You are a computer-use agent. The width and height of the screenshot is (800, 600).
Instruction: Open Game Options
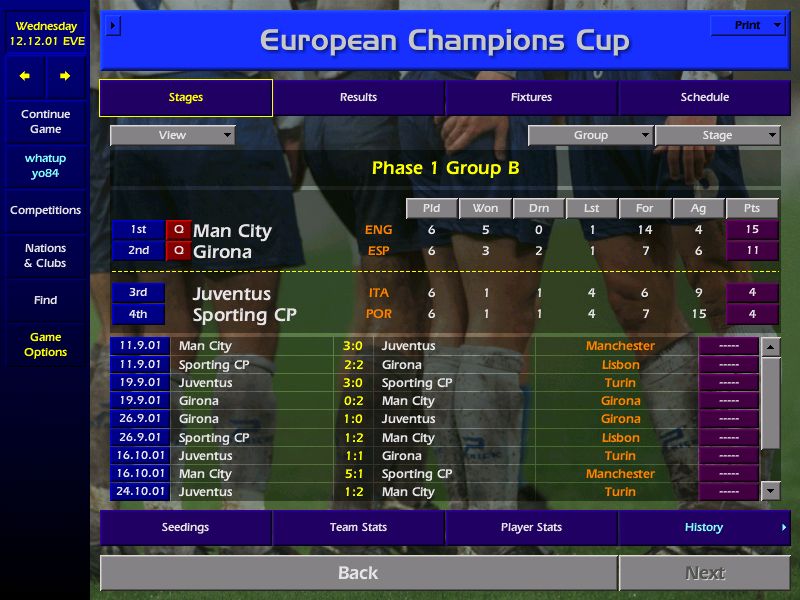click(45, 344)
